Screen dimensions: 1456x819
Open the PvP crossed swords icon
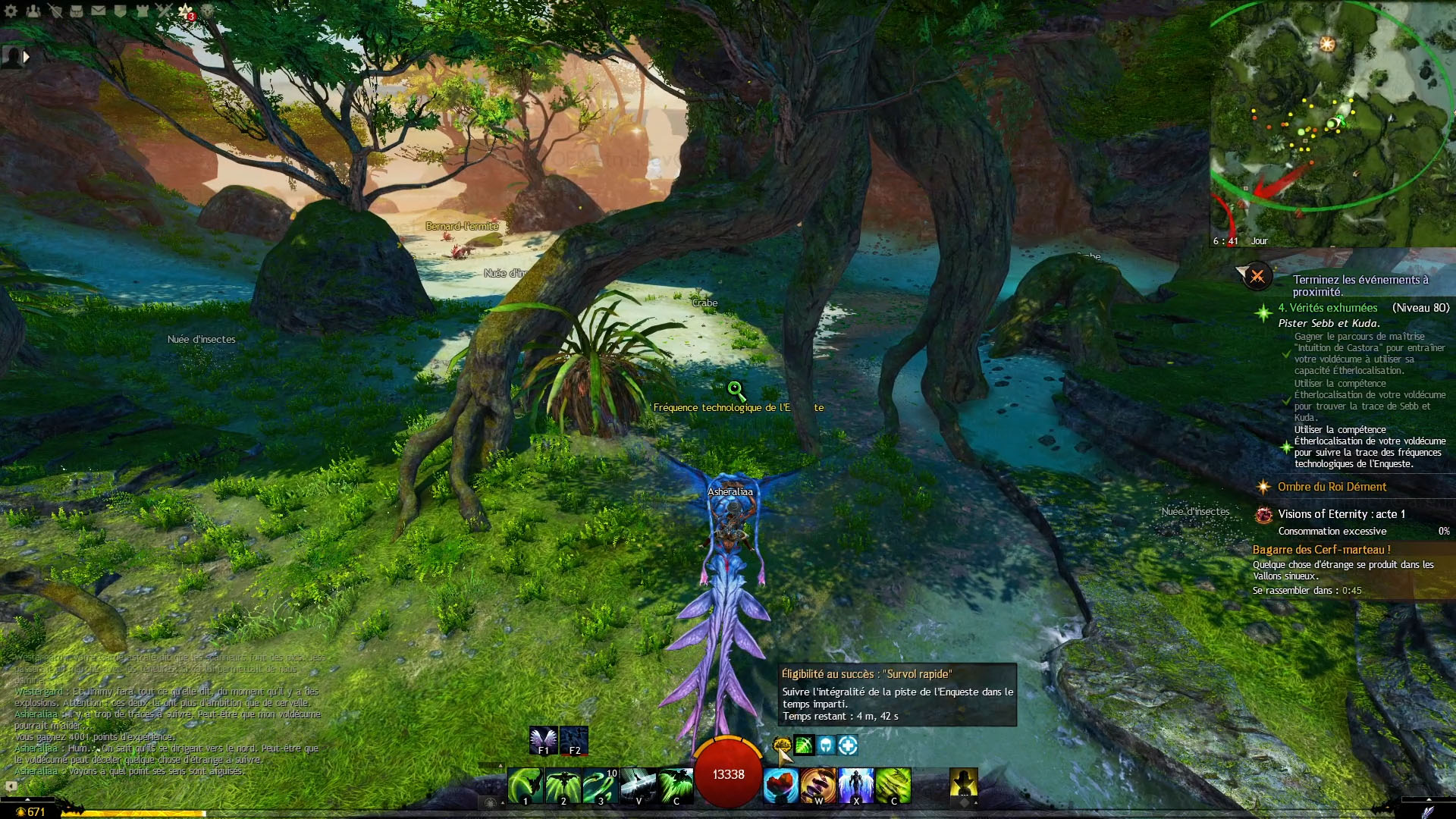tap(164, 11)
